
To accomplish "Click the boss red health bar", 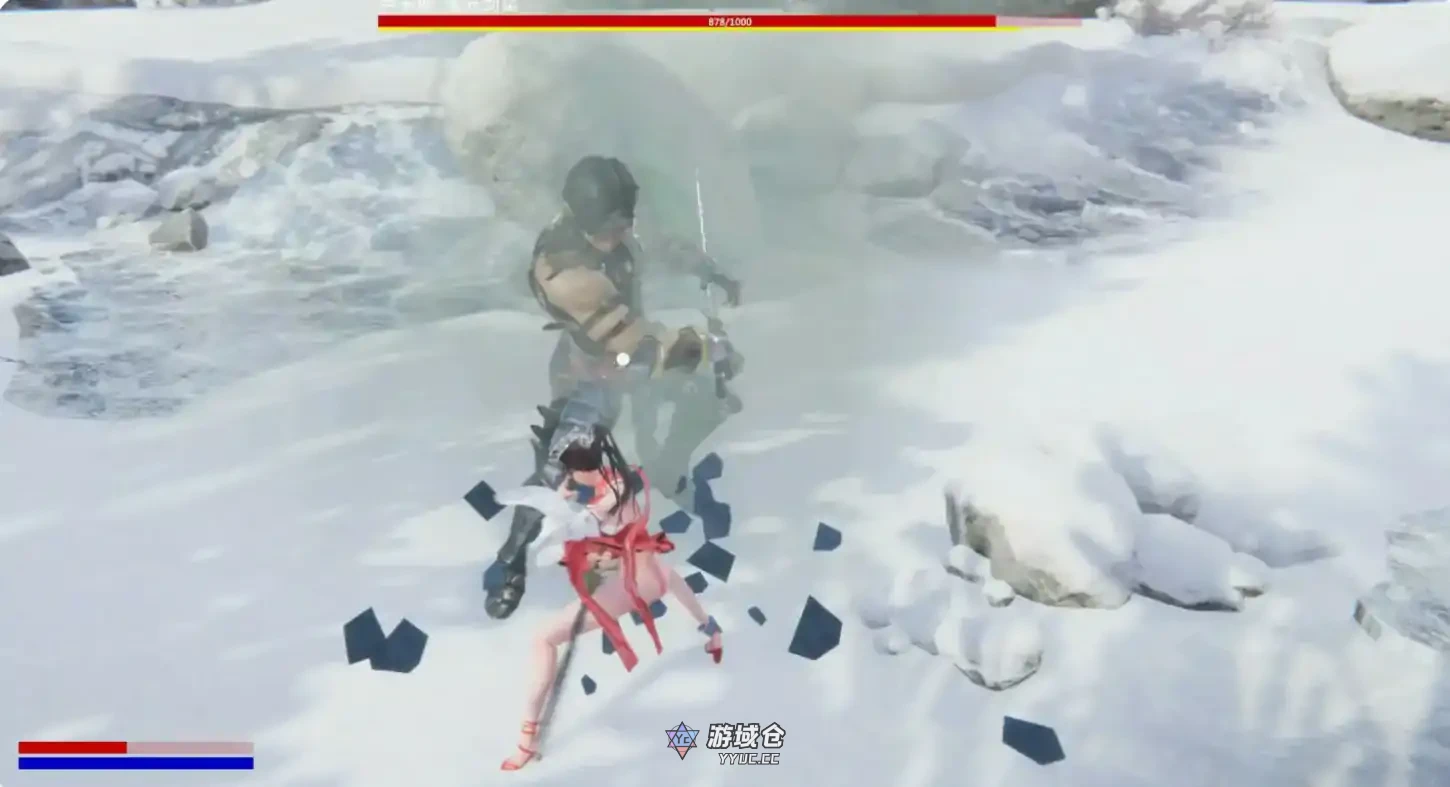I will click(x=680, y=19).
